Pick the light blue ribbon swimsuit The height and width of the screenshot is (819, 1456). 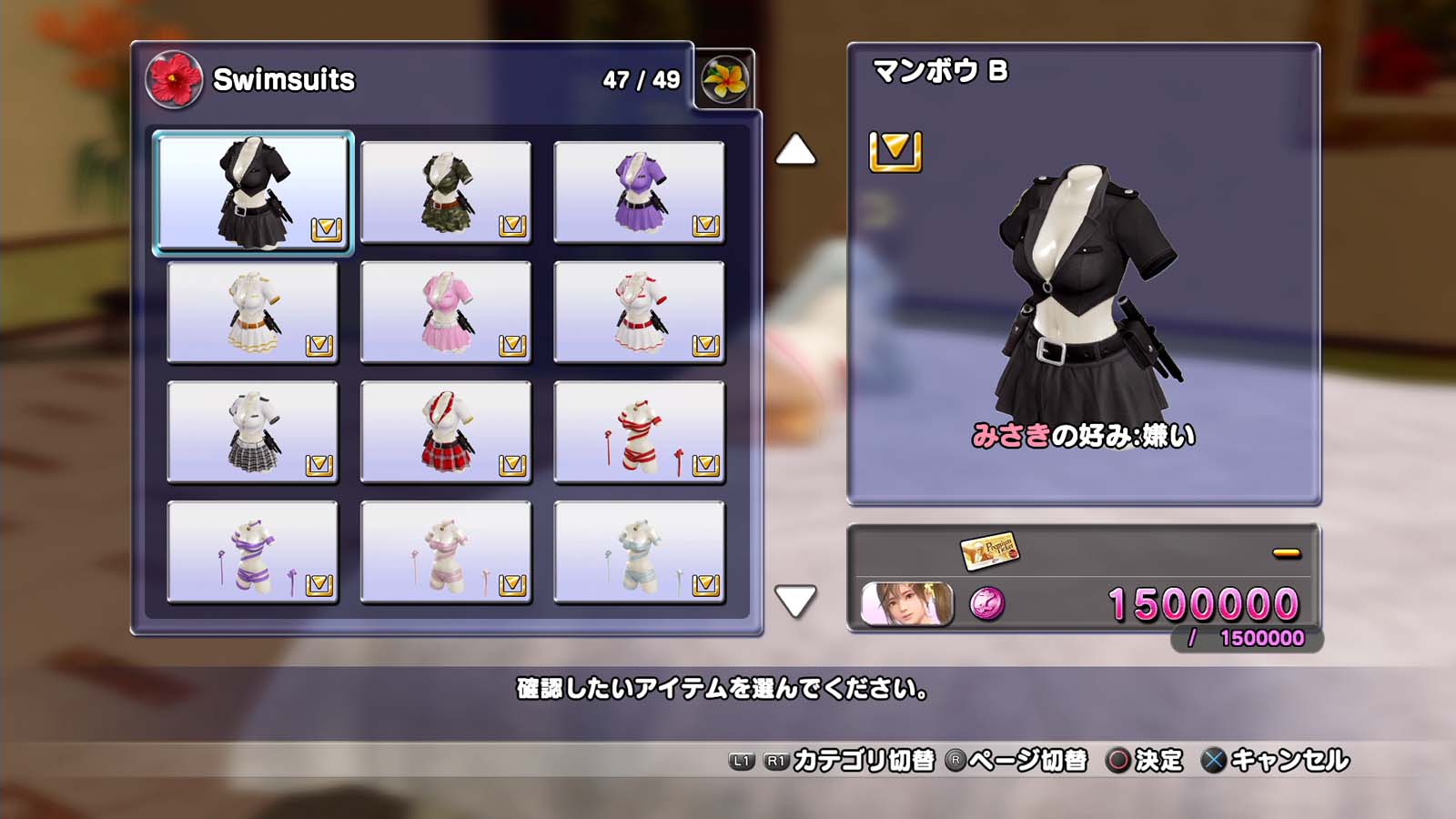coord(639,552)
